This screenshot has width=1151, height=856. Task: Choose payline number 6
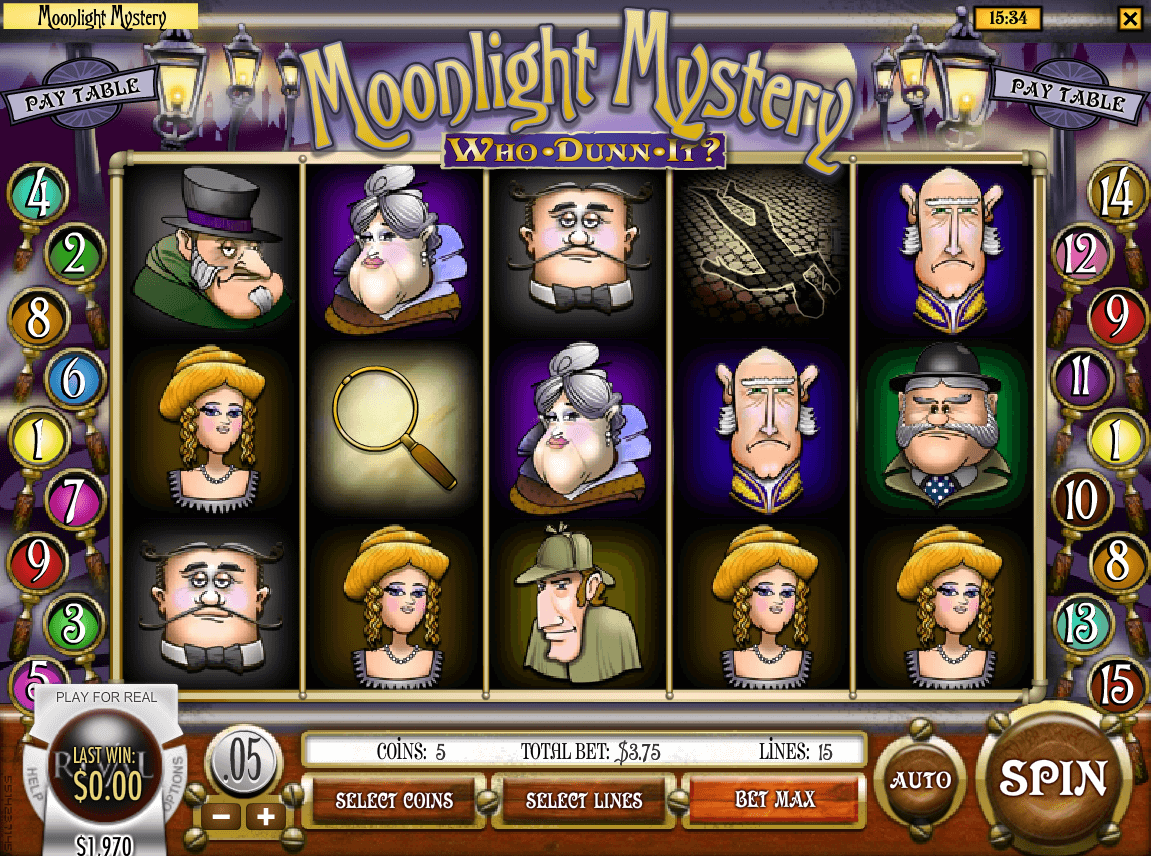[x=74, y=379]
